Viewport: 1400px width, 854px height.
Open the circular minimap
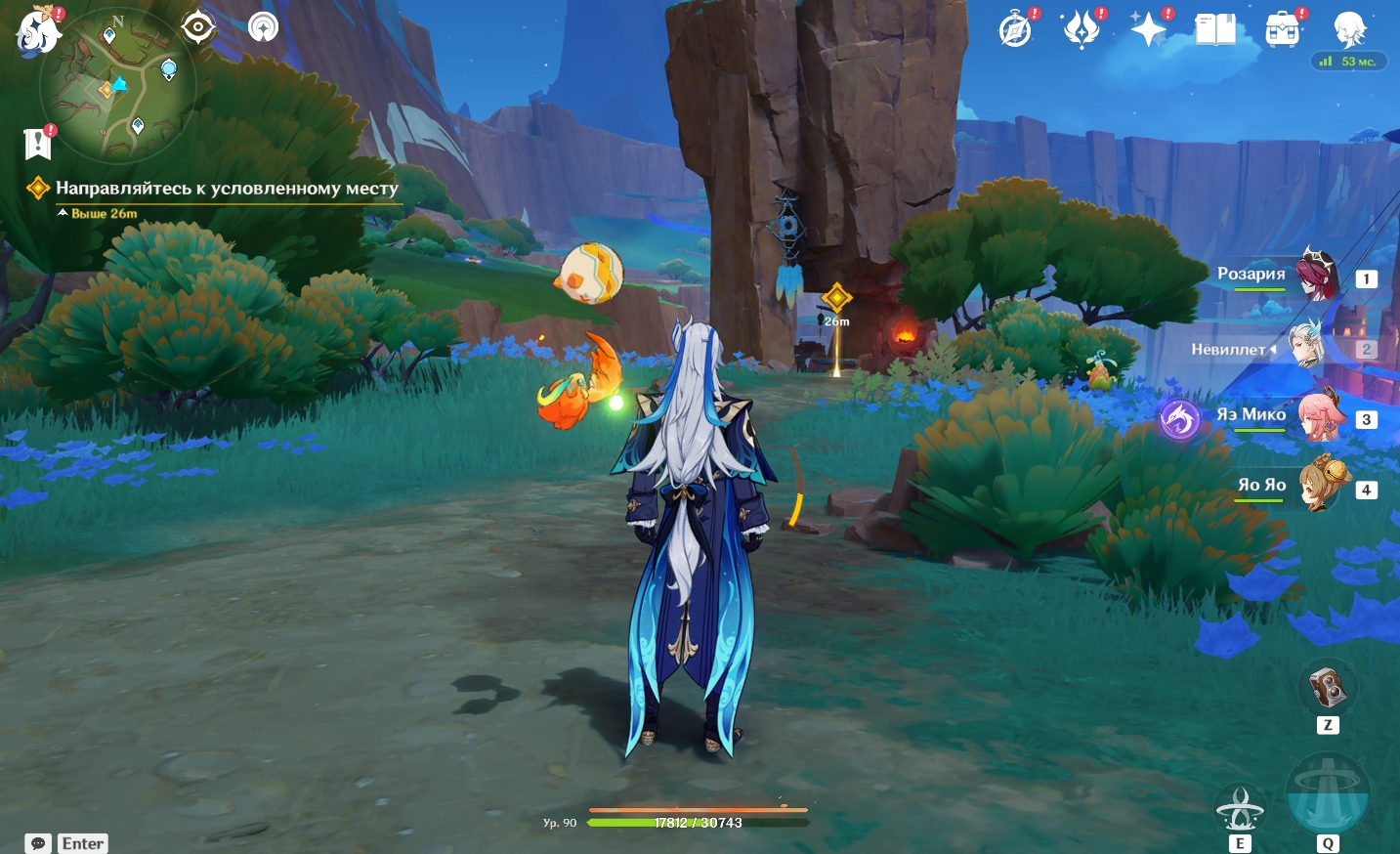(x=118, y=86)
